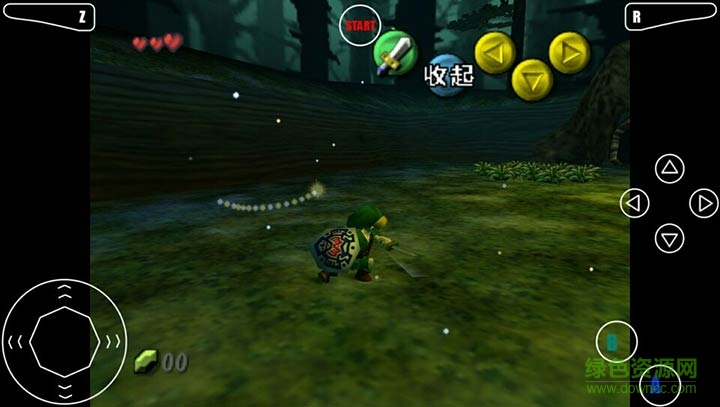720x407 pixels.
Task: Tap the white D-pad up arrow
Action: pos(669,168)
